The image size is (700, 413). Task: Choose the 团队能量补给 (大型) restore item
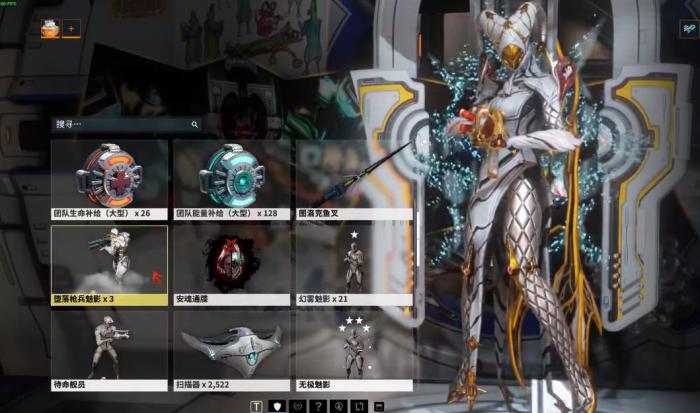pyautogui.click(x=232, y=178)
